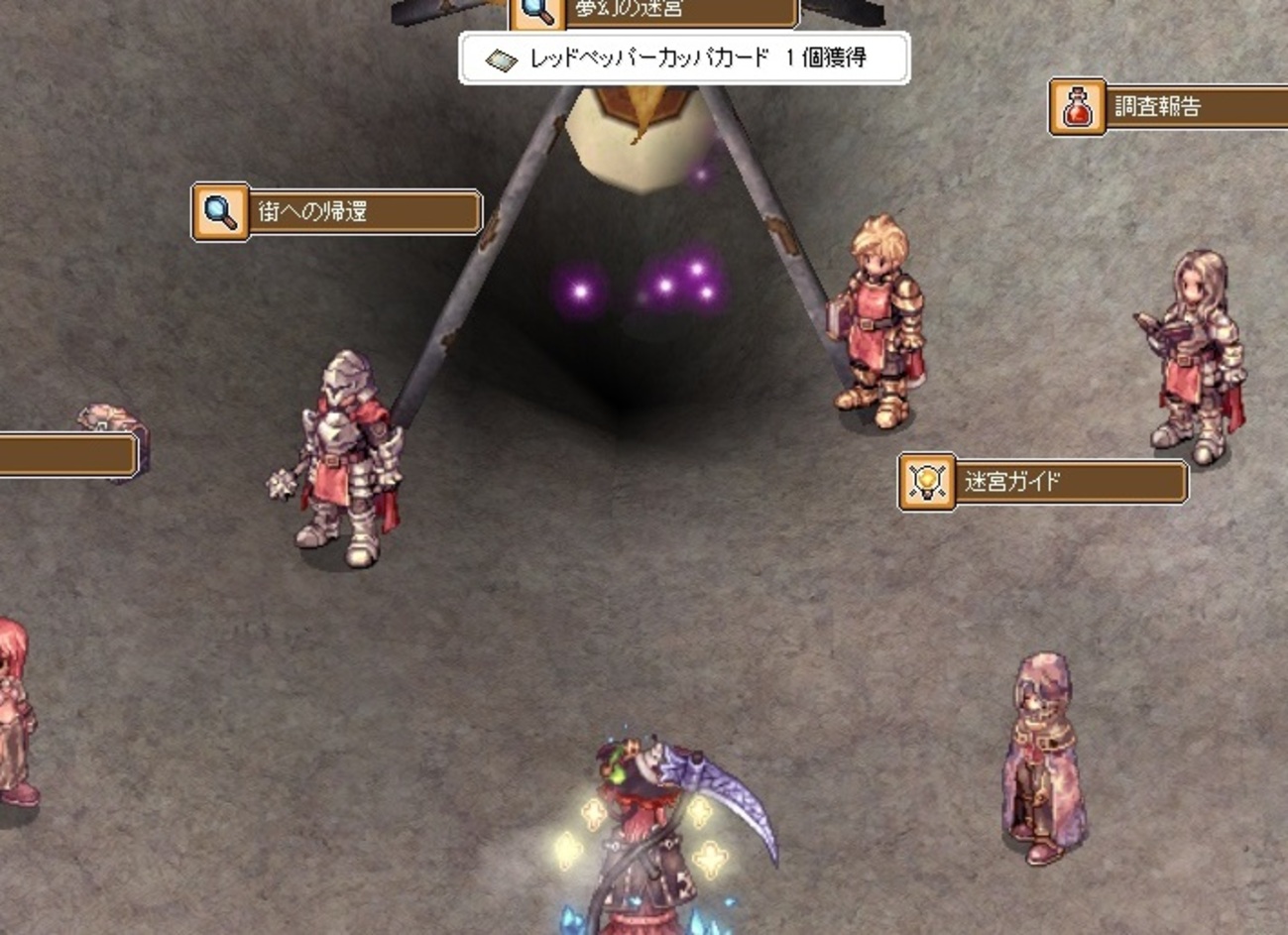Select the 街への帰還 label
The width and height of the screenshot is (1288, 935).
pyautogui.click(x=337, y=212)
